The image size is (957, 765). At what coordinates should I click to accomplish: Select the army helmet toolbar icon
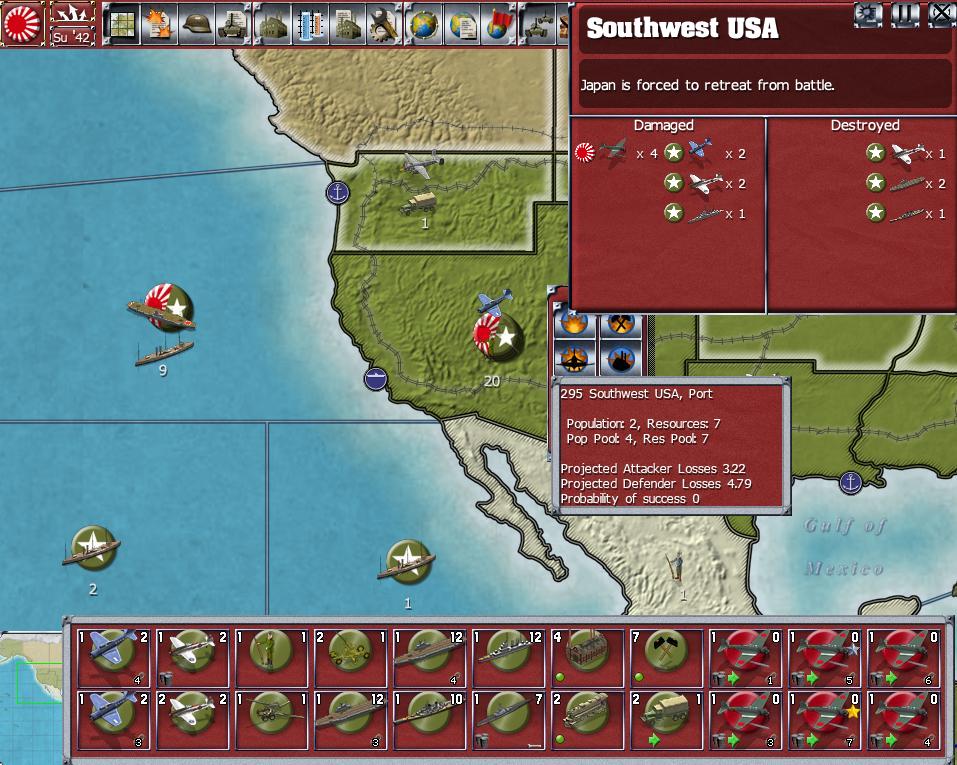point(197,22)
